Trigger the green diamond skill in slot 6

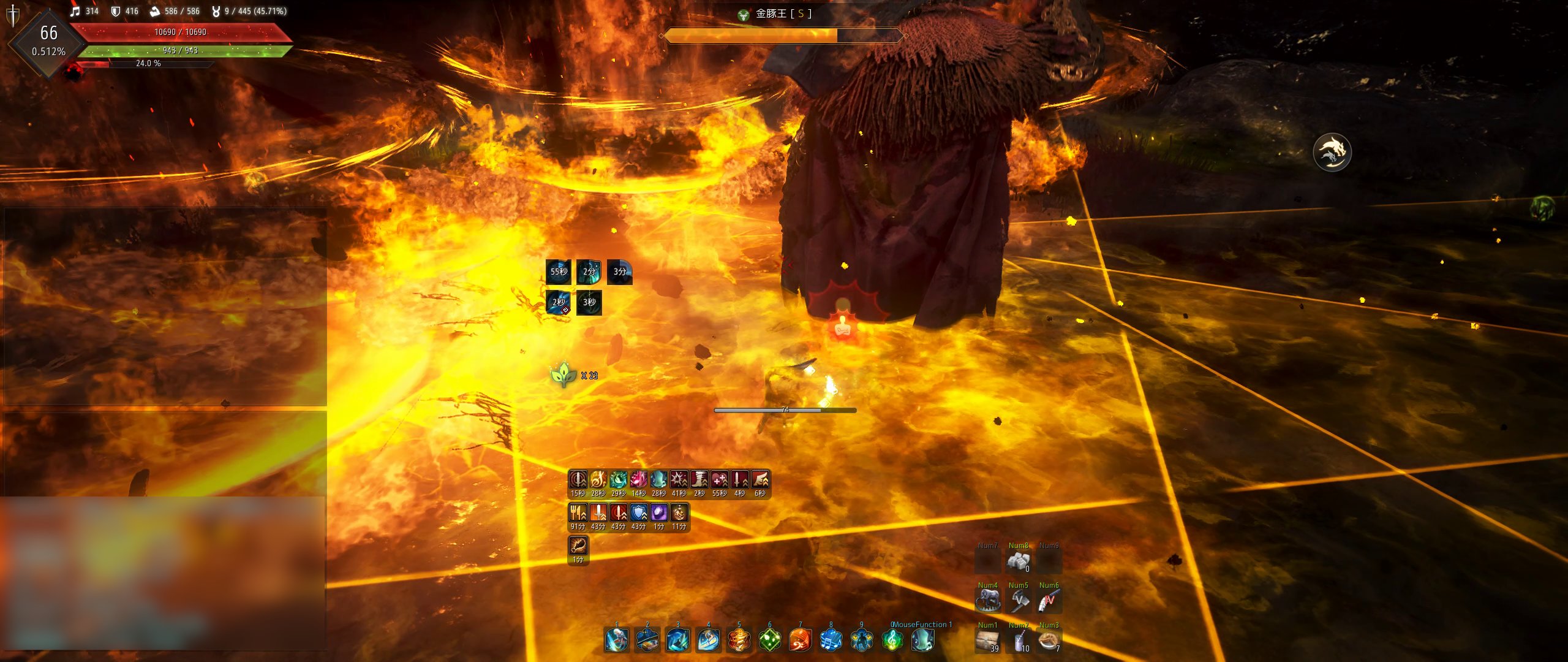769,640
